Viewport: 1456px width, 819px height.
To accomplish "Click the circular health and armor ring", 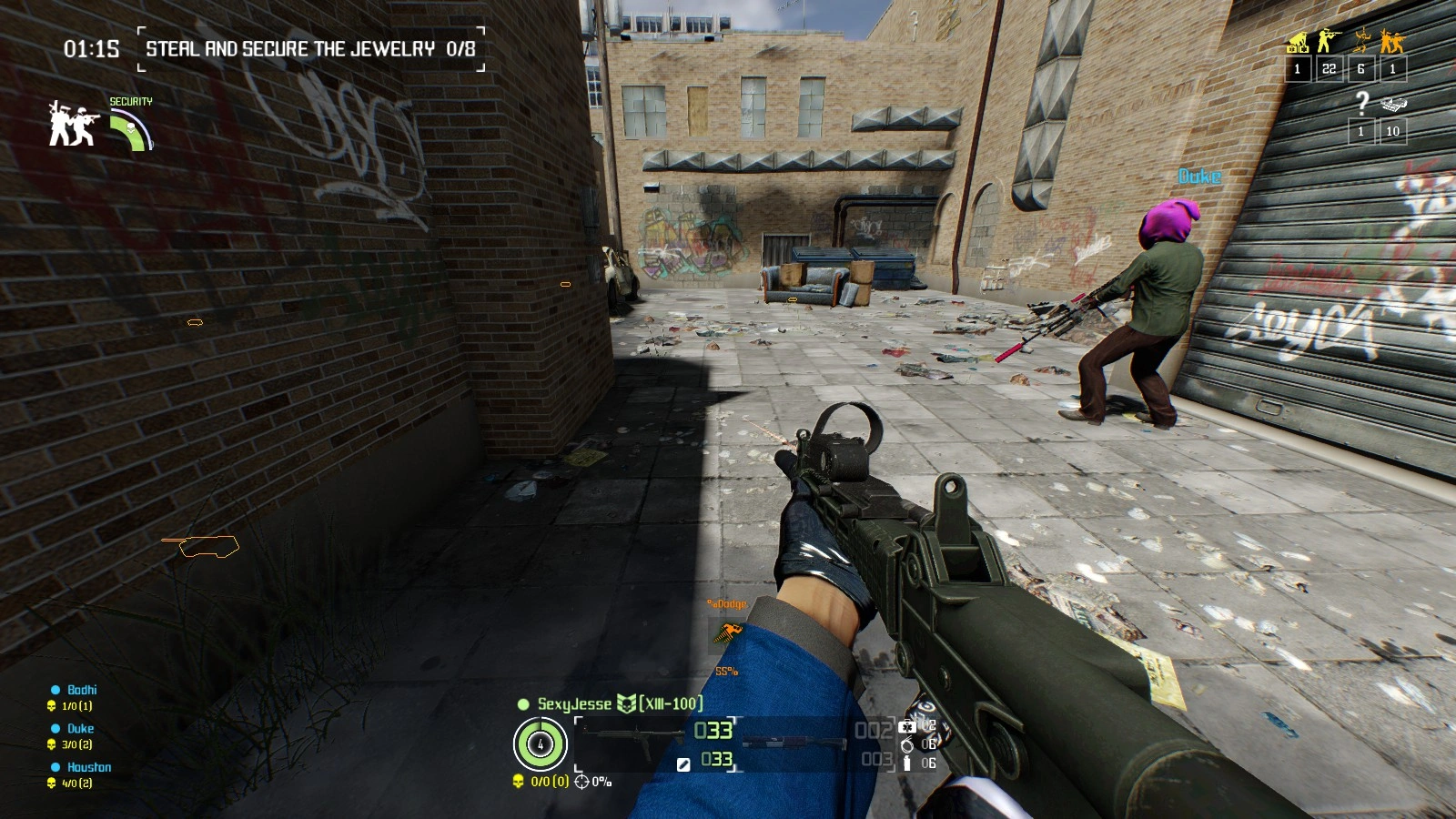I will click(540, 743).
